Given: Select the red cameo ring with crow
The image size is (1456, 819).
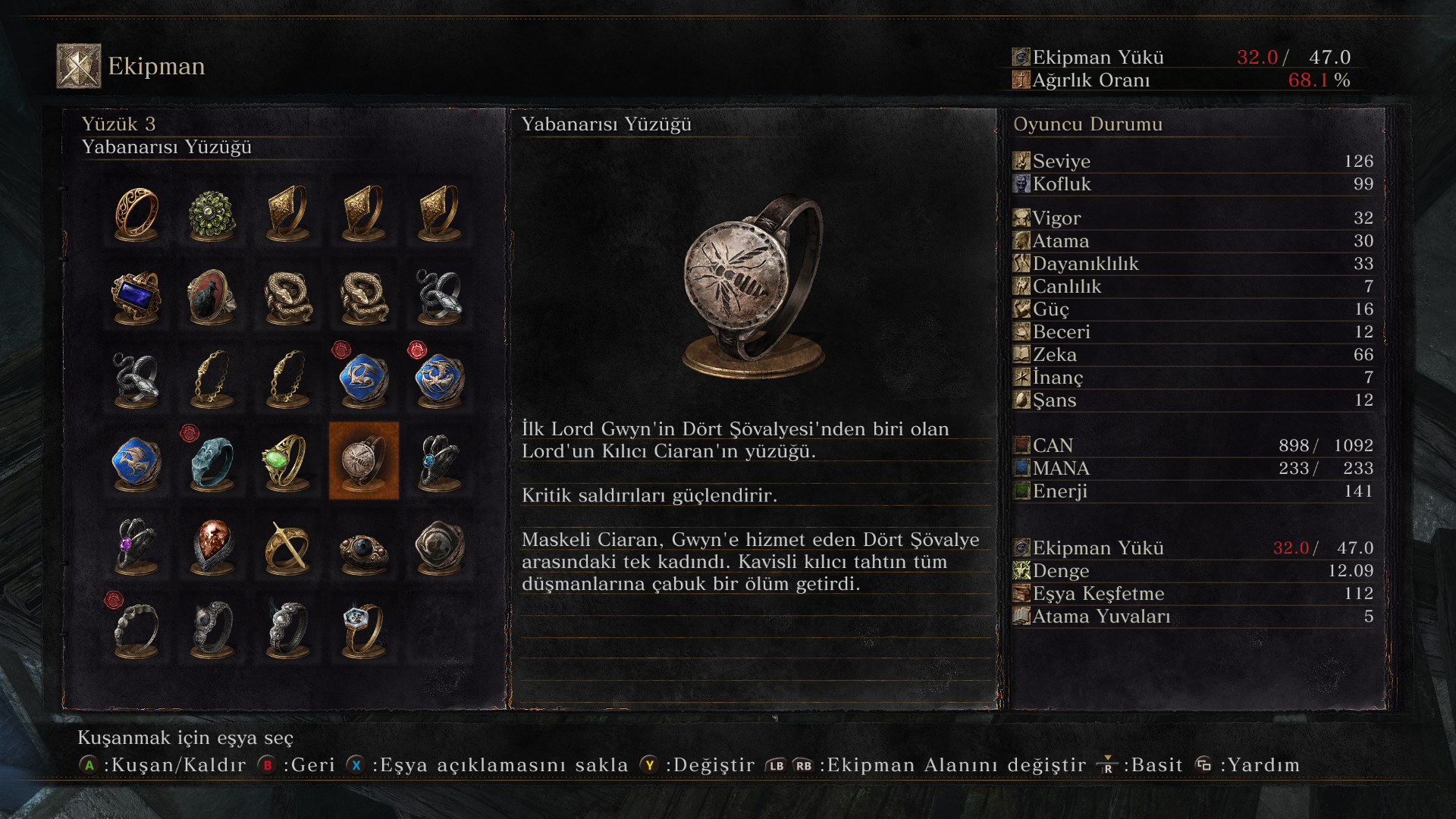Looking at the screenshot, I should pyautogui.click(x=212, y=297).
